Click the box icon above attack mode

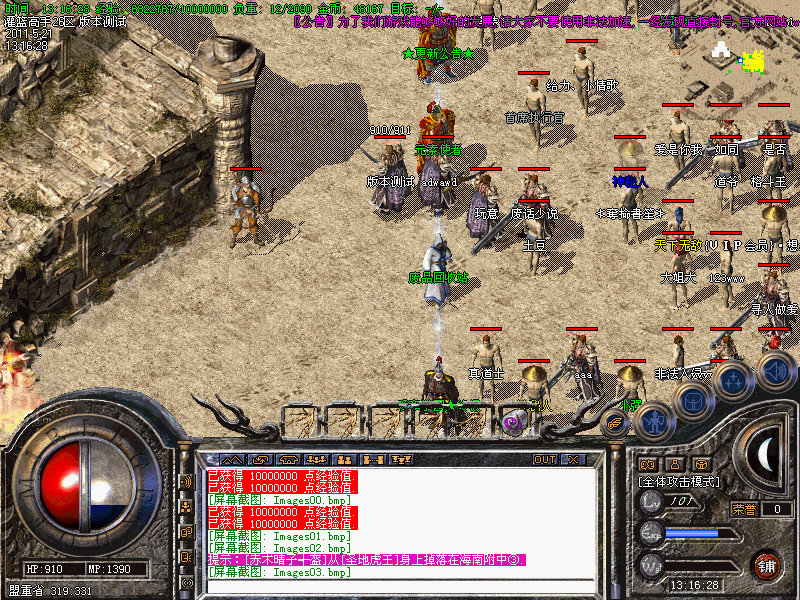[701, 464]
